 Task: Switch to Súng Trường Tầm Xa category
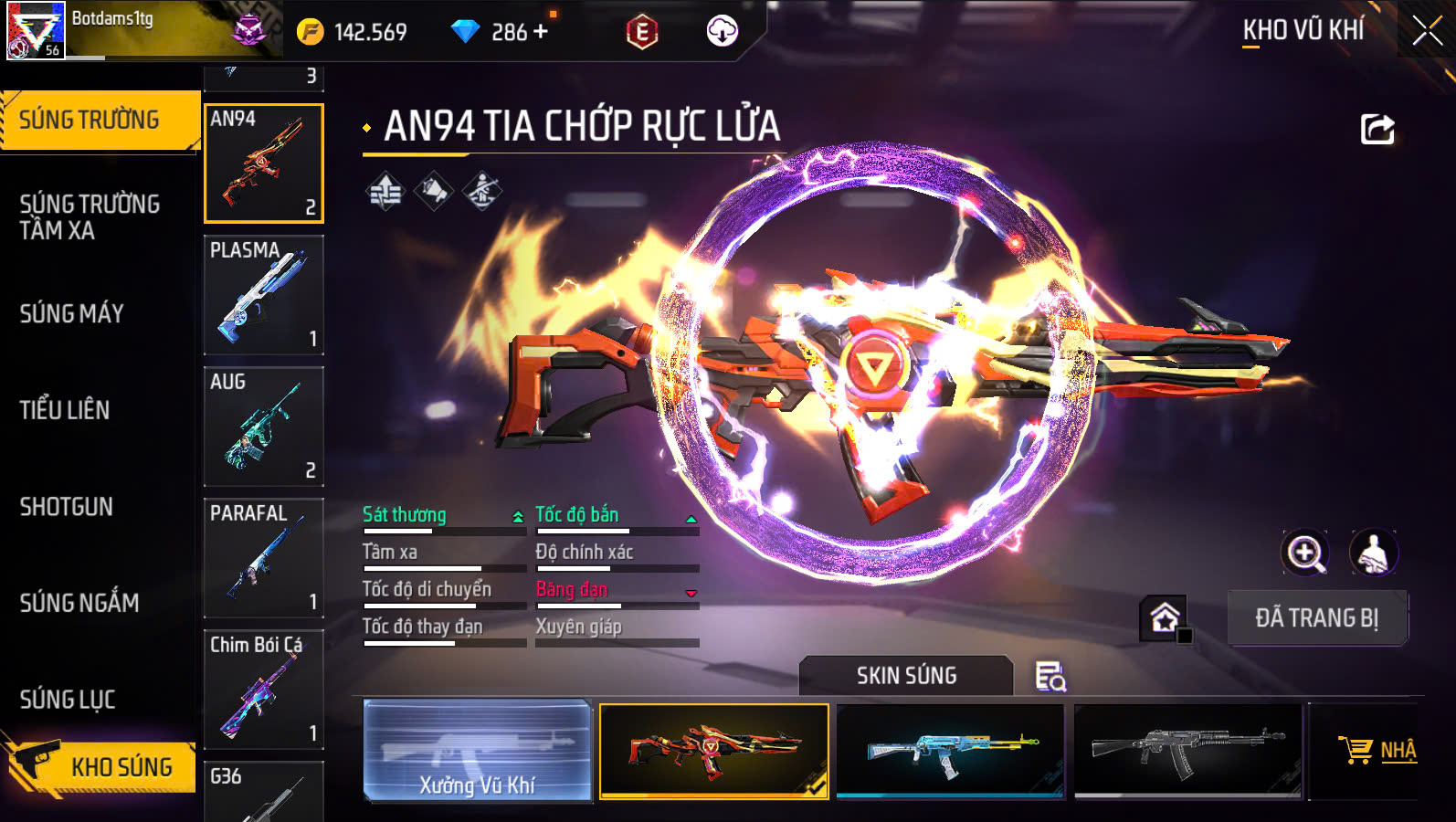click(91, 216)
